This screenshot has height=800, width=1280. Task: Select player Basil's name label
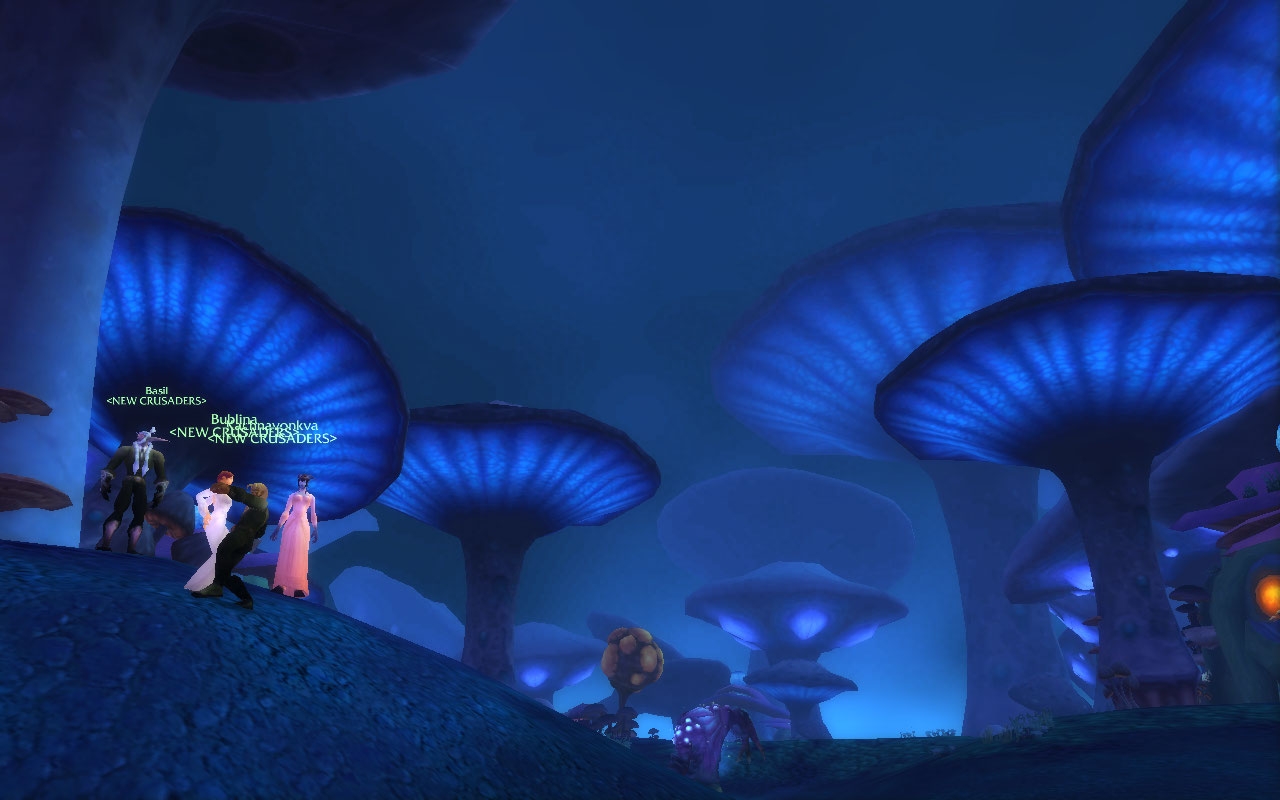[x=156, y=390]
